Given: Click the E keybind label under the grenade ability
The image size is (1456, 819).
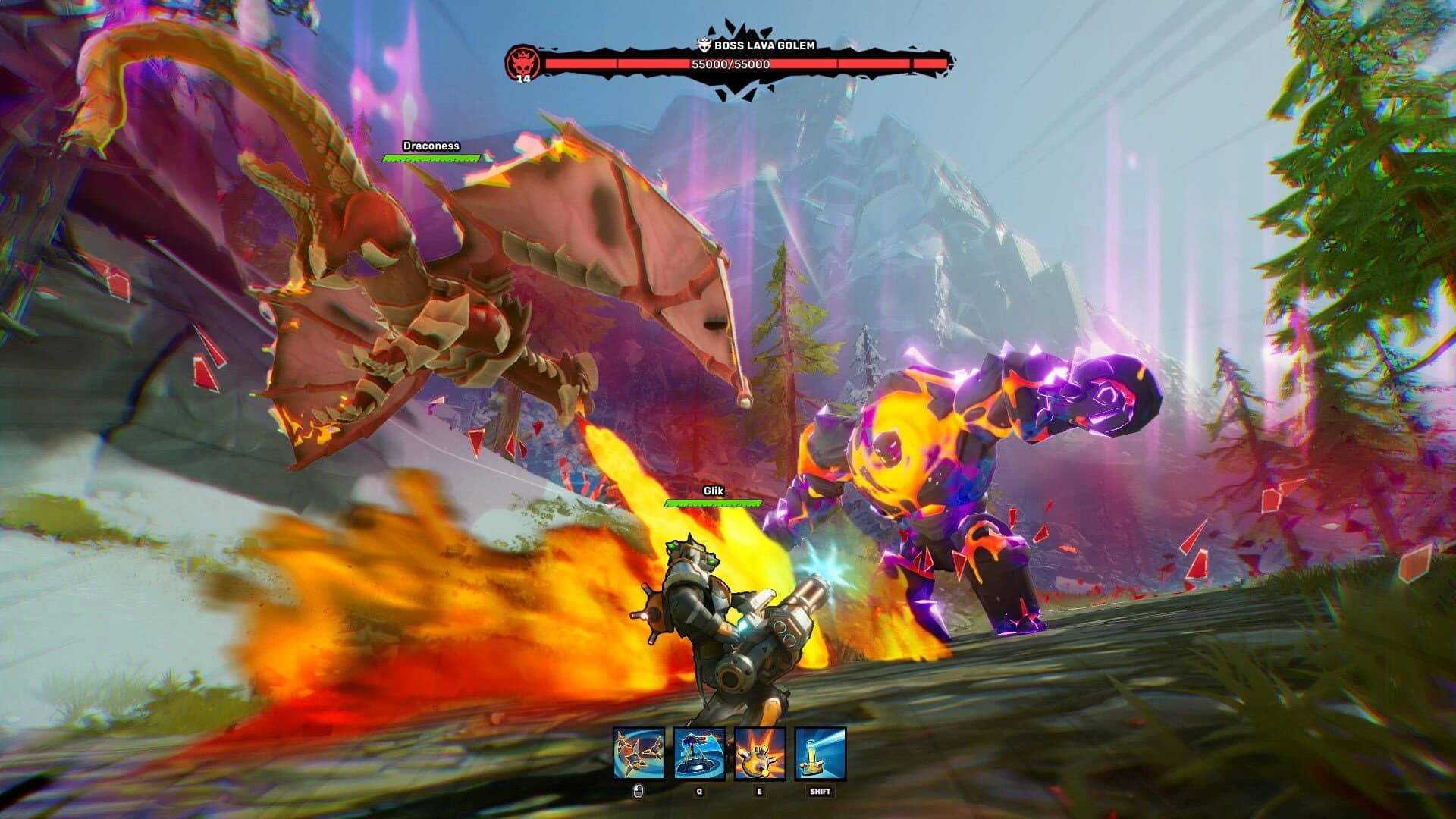Looking at the screenshot, I should click(x=760, y=793).
